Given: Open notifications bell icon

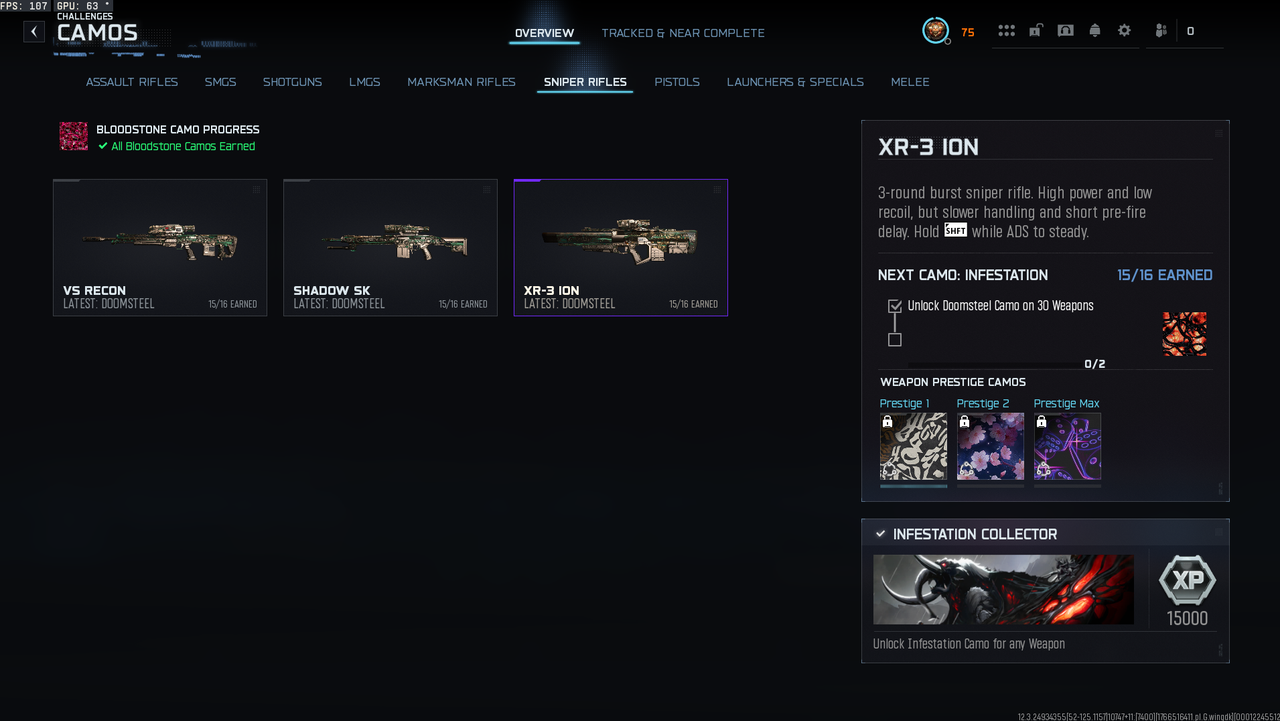Looking at the screenshot, I should coord(1095,31).
